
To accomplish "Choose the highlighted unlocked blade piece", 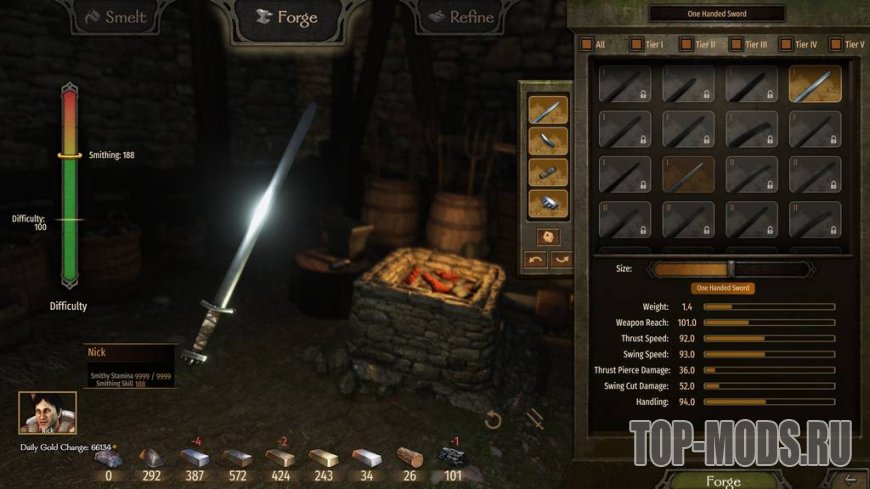I will point(814,84).
